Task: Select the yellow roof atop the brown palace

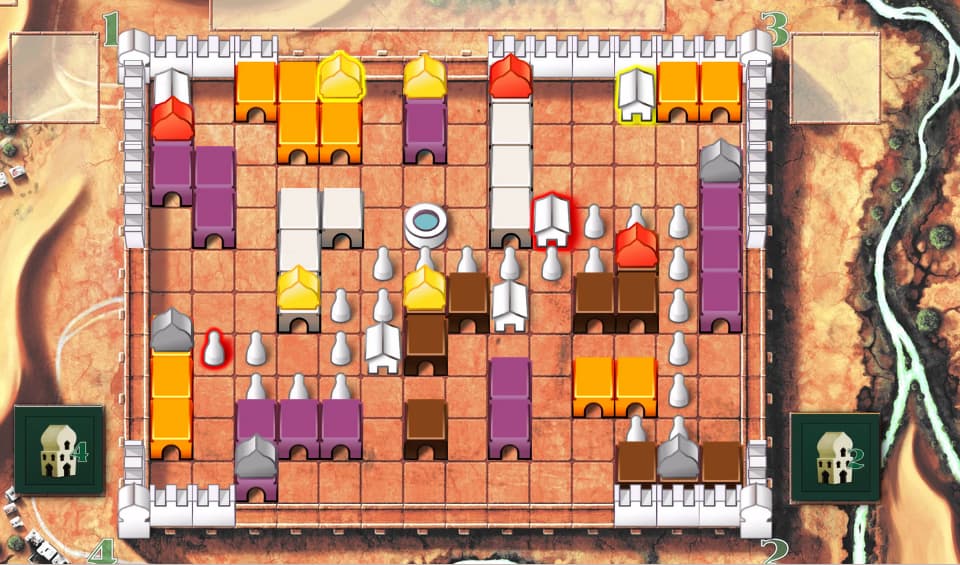Action: 425,290
